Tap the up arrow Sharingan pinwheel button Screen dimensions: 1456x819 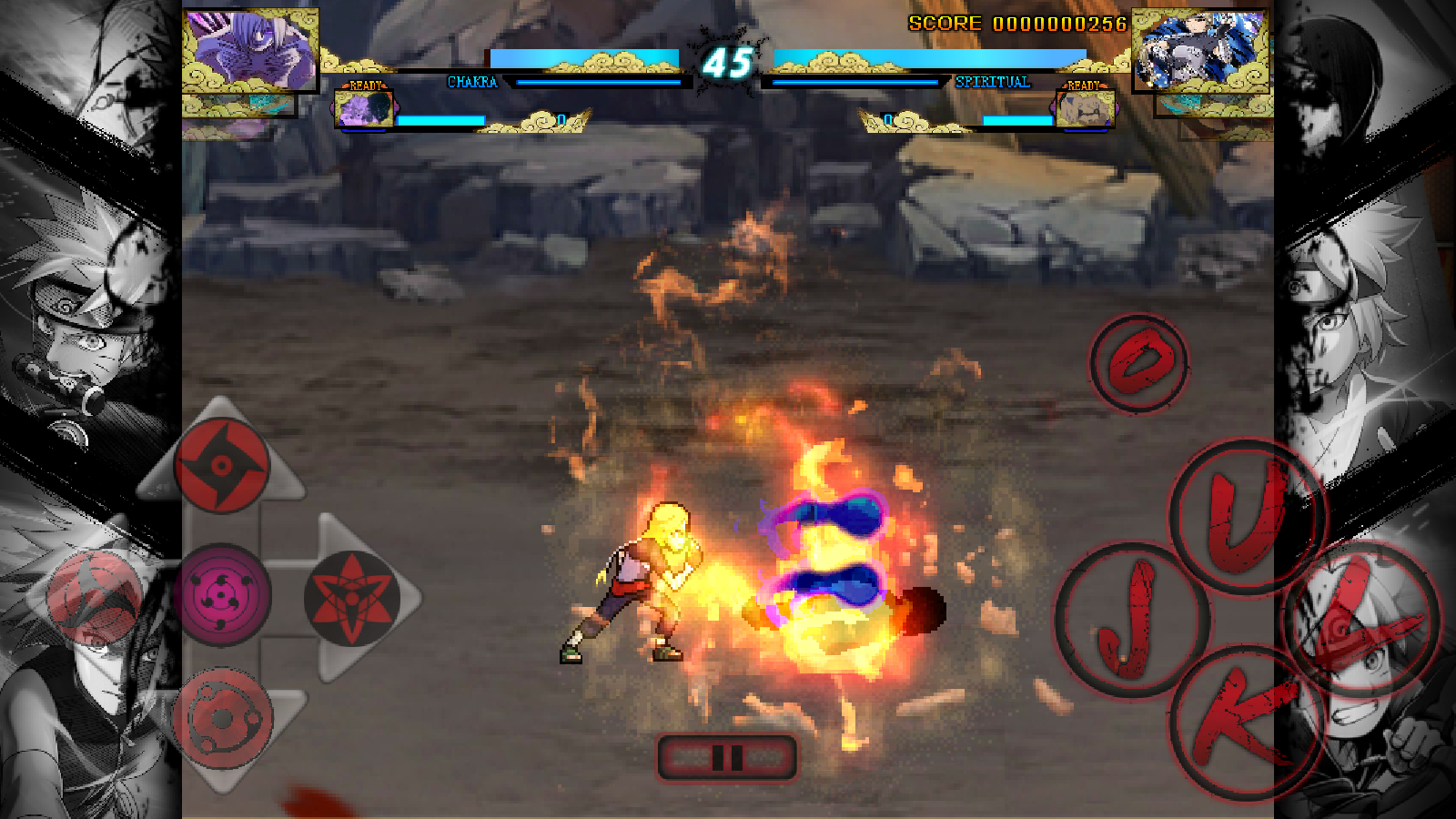click(221, 465)
